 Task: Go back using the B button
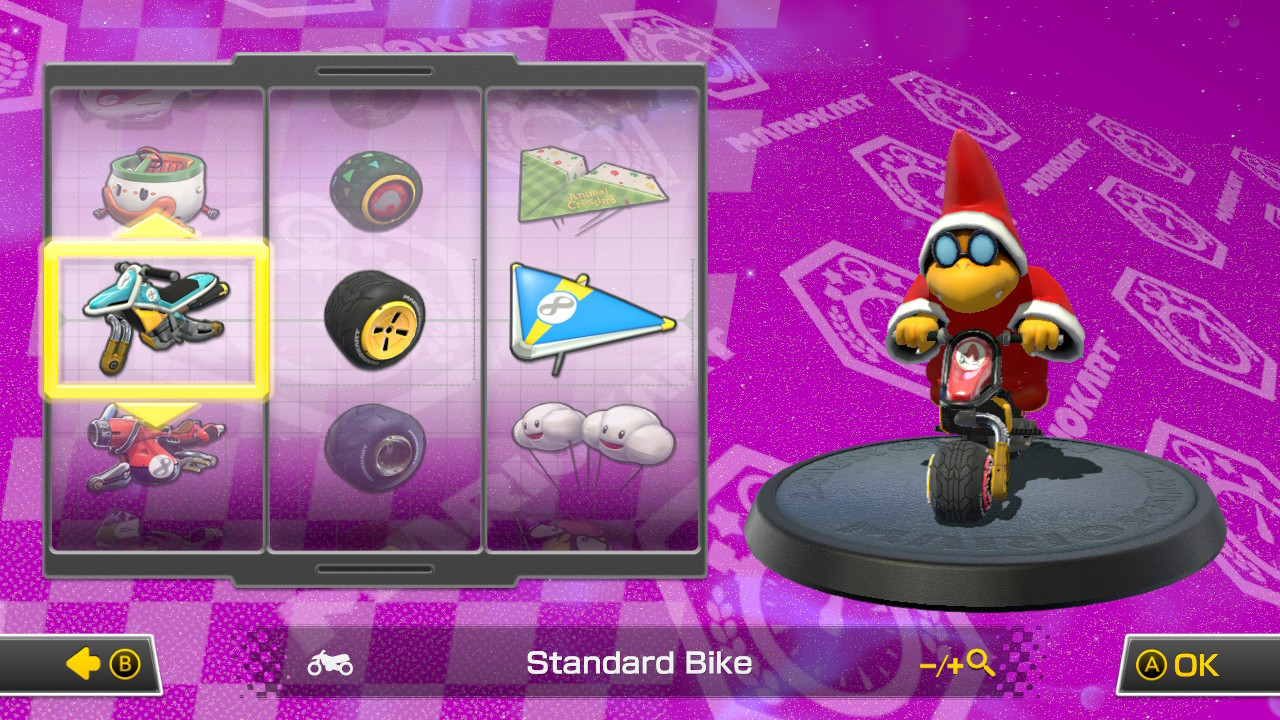95,663
